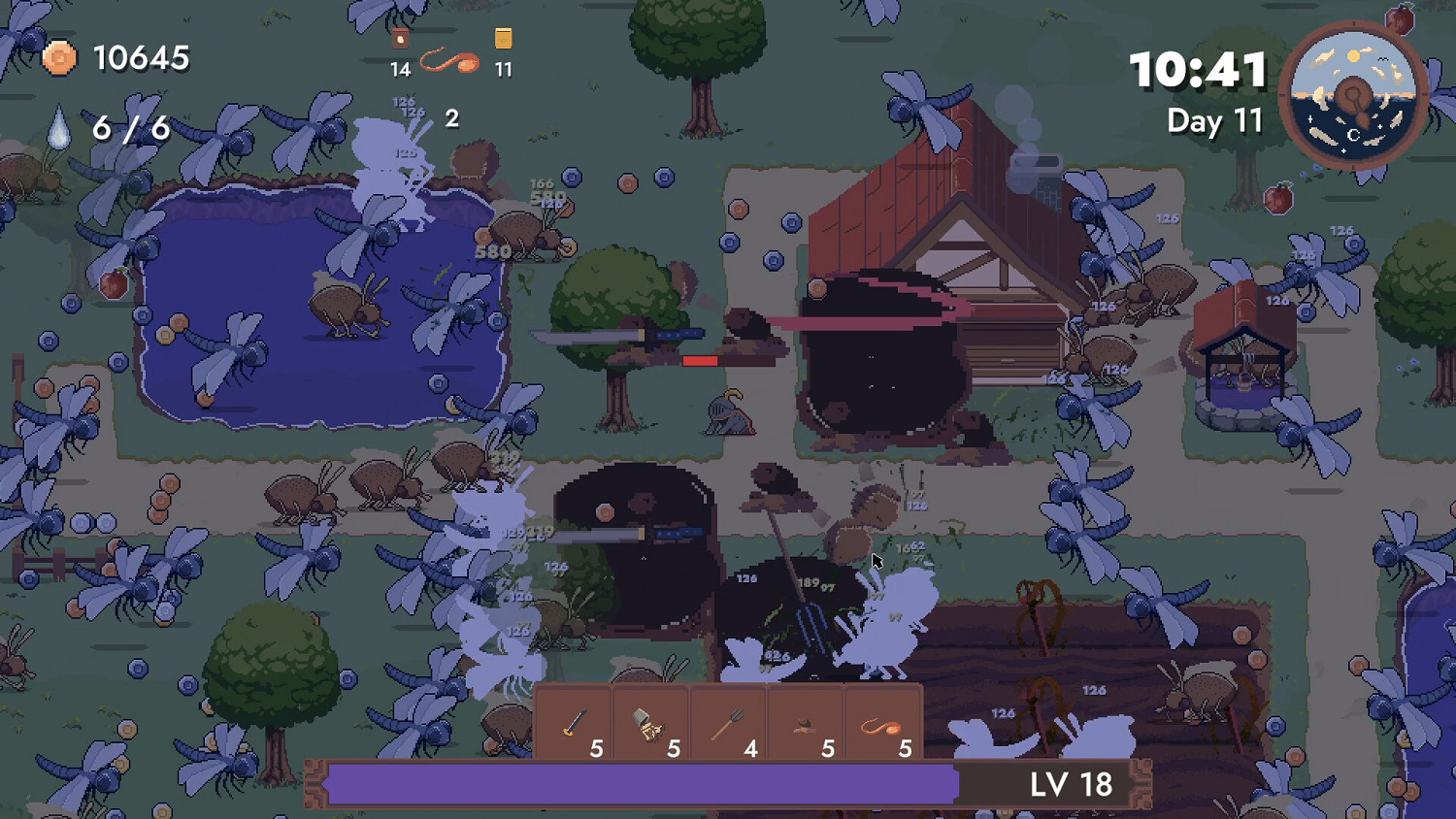
Task: Click the orange worm icon near the counters
Action: [x=450, y=63]
